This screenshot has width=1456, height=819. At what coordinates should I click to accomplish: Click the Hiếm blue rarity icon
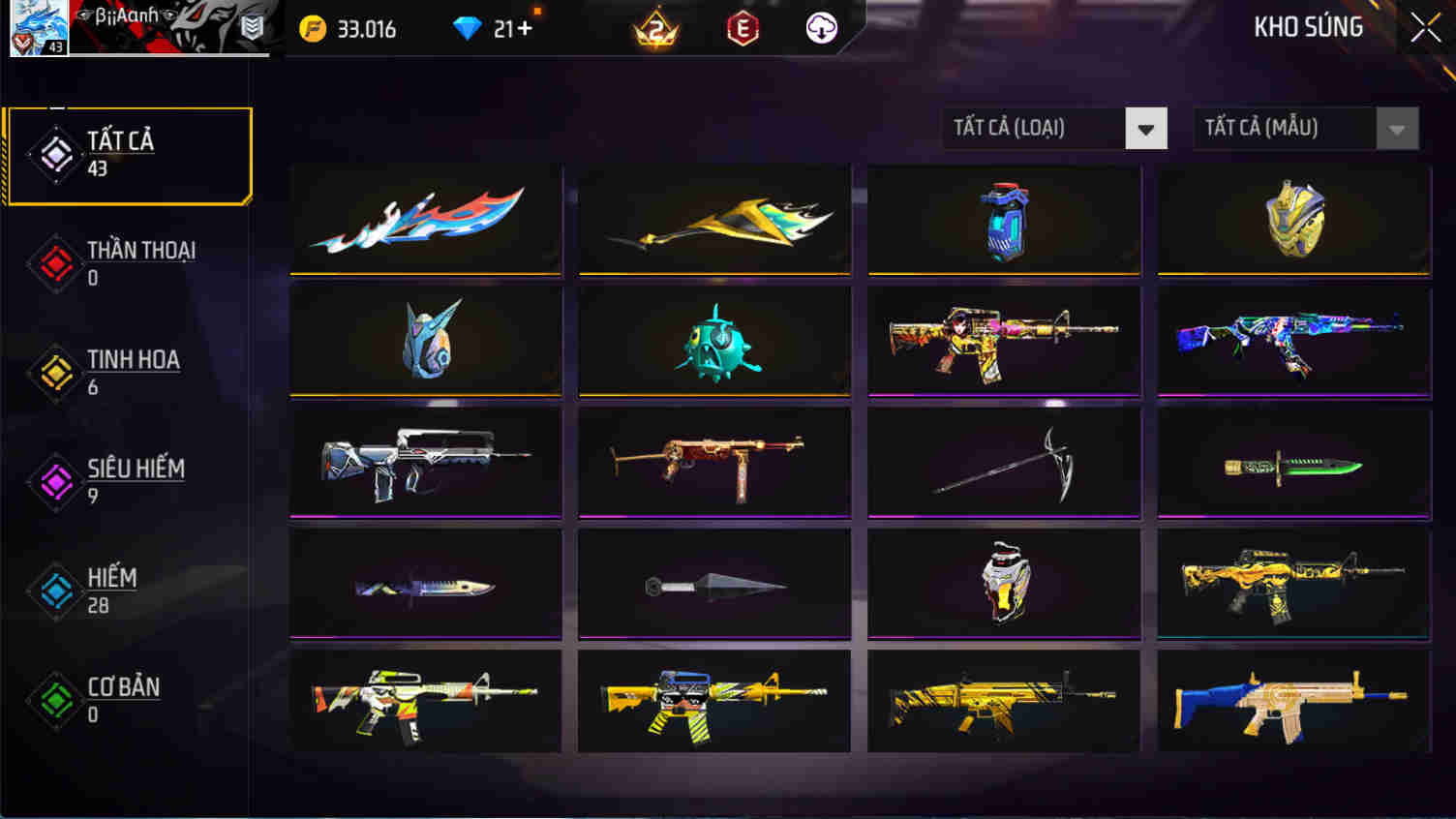pos(55,591)
